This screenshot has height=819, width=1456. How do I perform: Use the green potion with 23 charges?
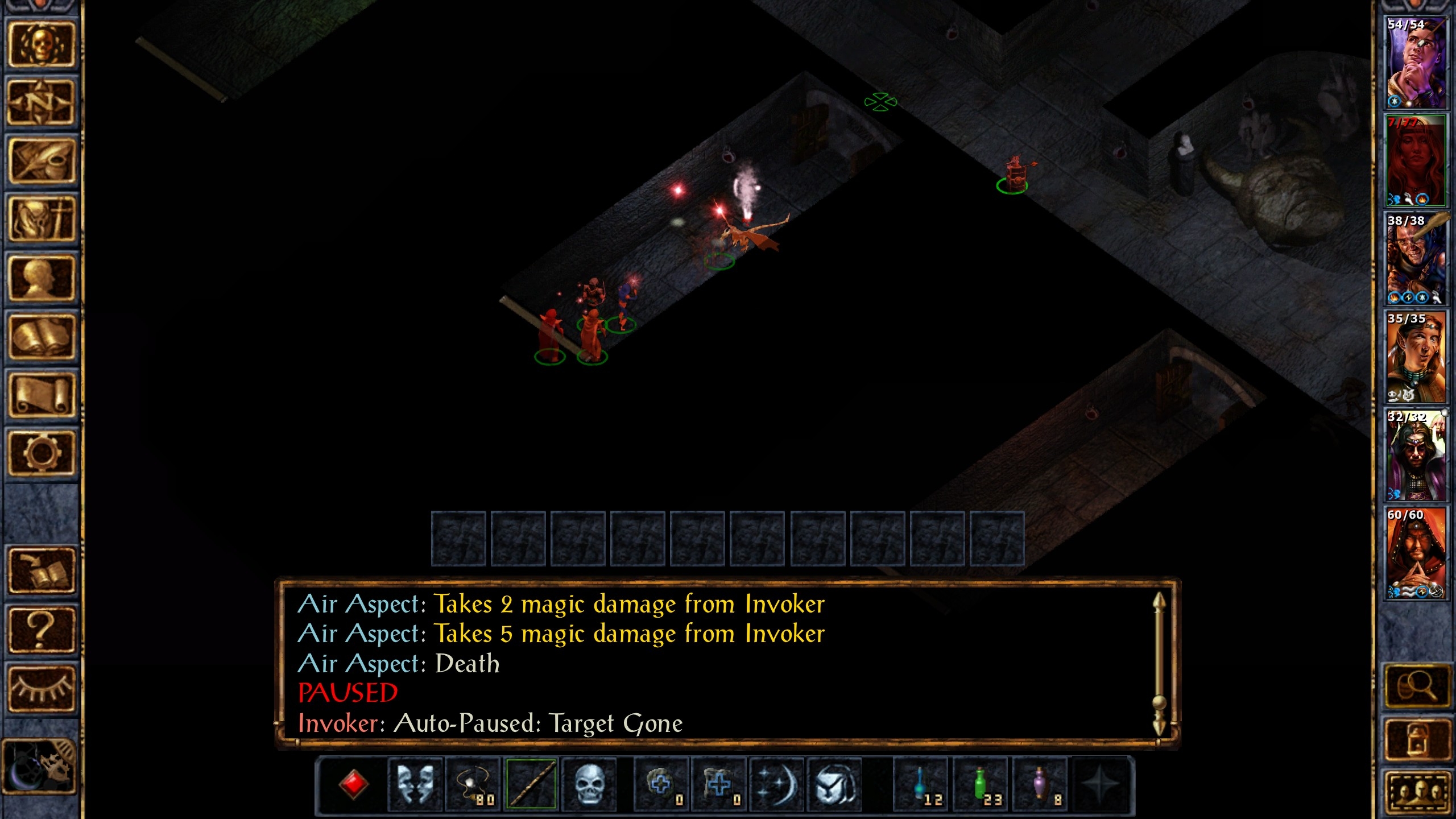point(980,785)
